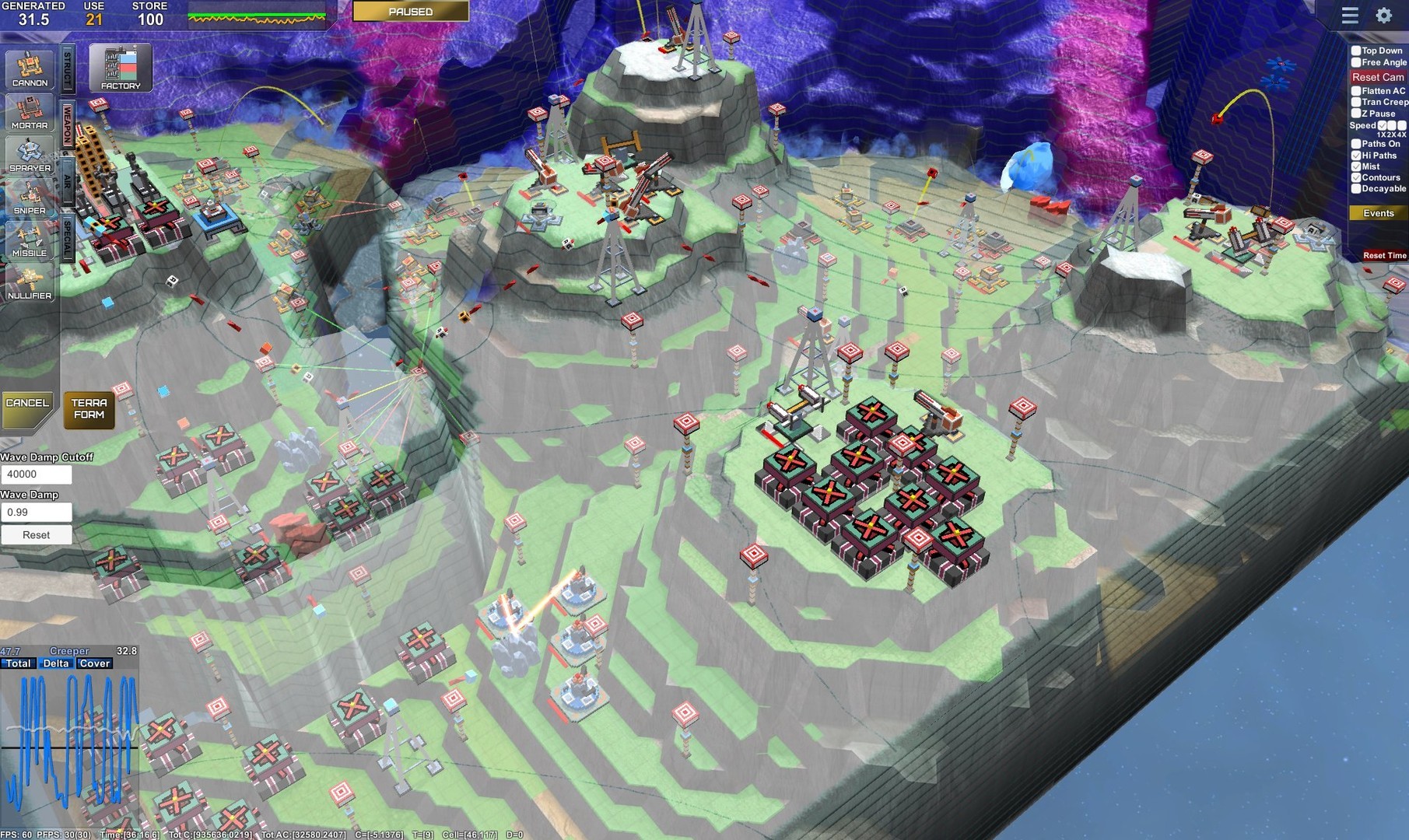
Task: Switch creeper graph to Delta tab
Action: [58, 663]
